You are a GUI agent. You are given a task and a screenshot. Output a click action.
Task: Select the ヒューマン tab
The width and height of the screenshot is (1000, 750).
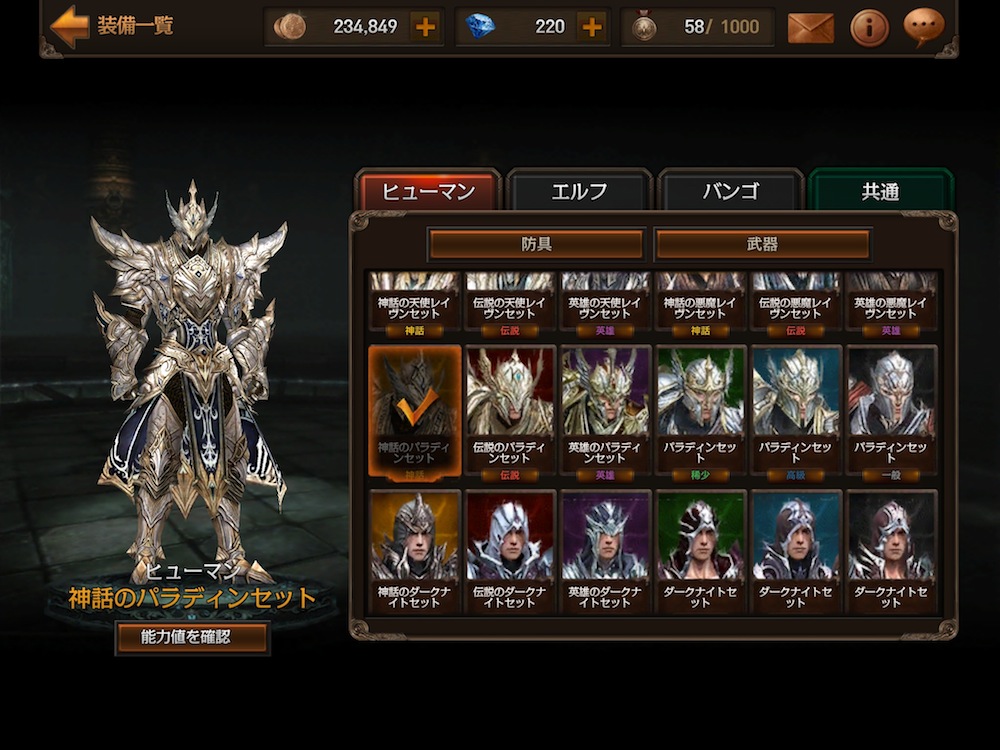pyautogui.click(x=428, y=192)
